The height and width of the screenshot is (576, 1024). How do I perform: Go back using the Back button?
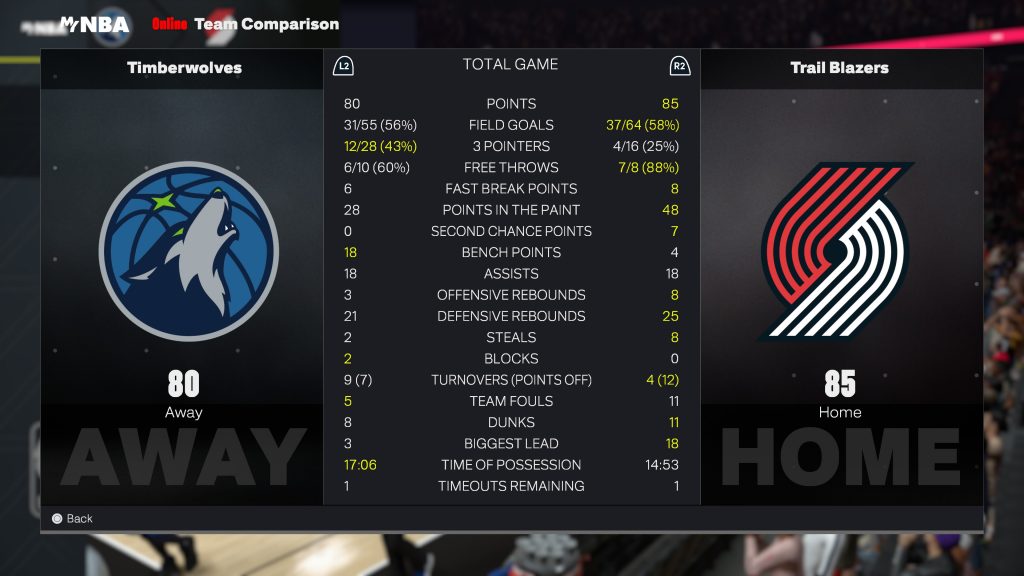pos(72,518)
